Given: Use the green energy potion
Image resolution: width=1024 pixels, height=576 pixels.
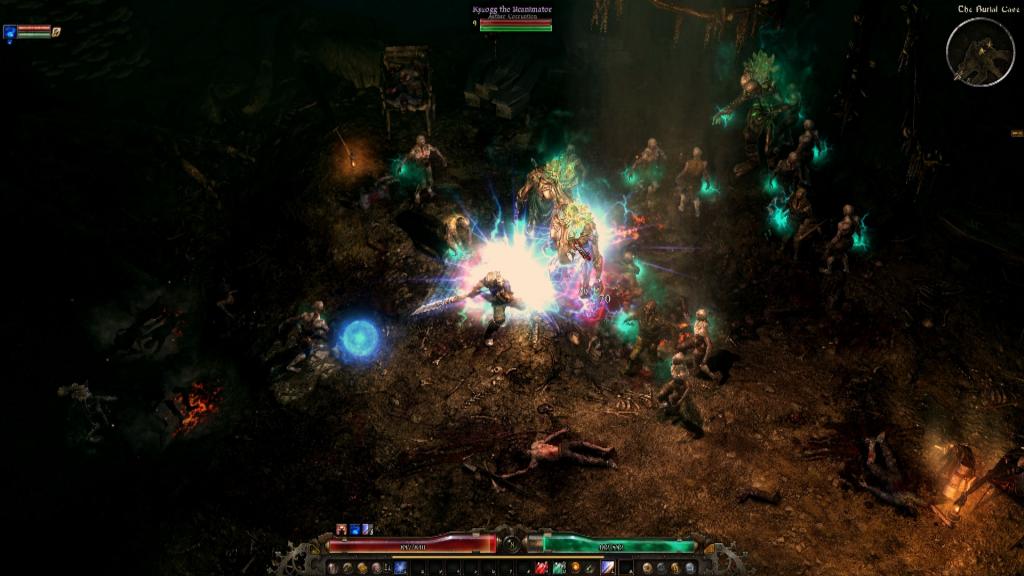Looking at the screenshot, I should (x=559, y=567).
